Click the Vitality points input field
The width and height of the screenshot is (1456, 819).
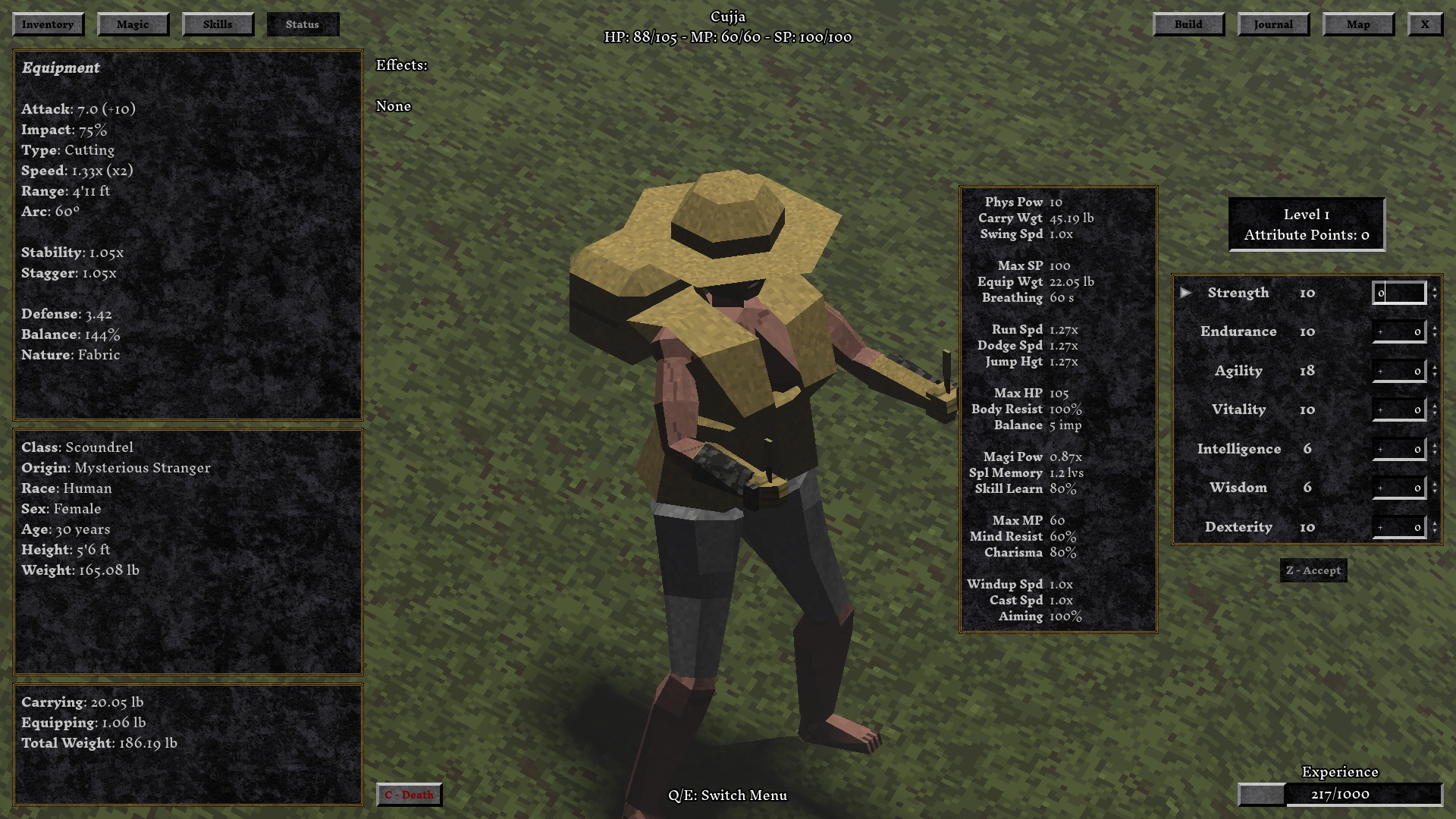click(1398, 409)
